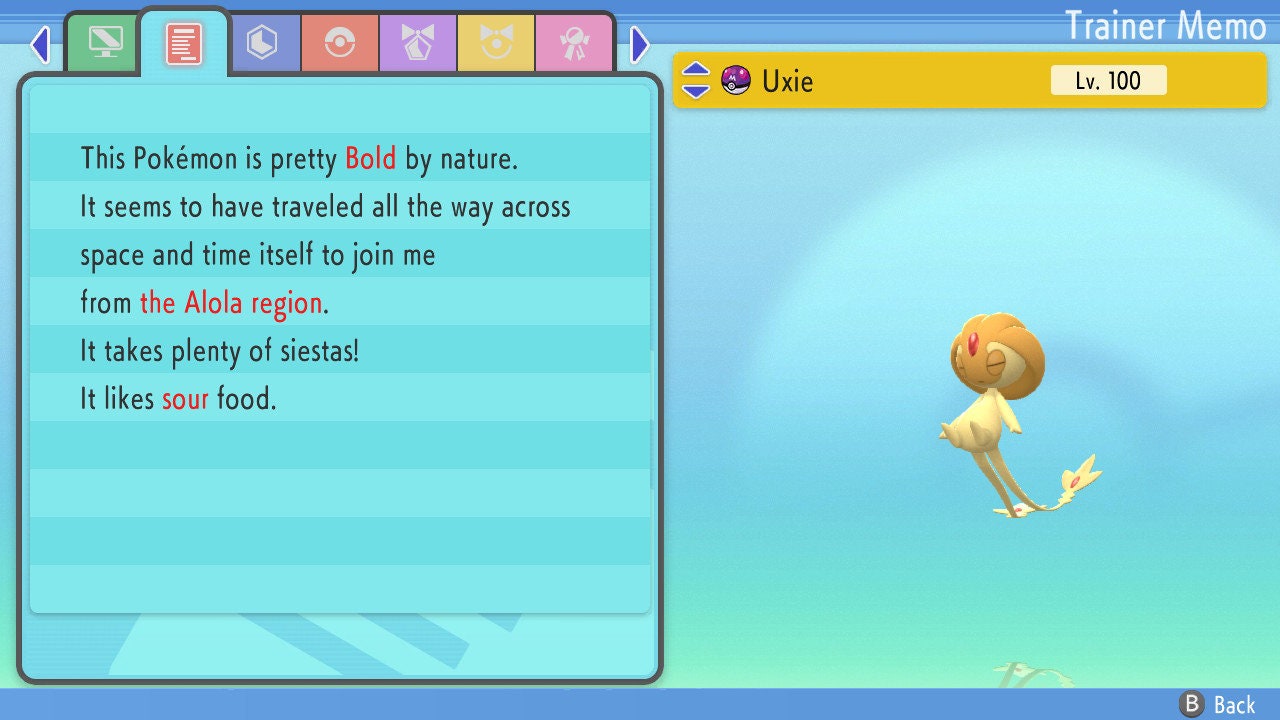Image resolution: width=1280 pixels, height=720 pixels.
Task: Open the purple ribbon tab
Action: pos(418,43)
